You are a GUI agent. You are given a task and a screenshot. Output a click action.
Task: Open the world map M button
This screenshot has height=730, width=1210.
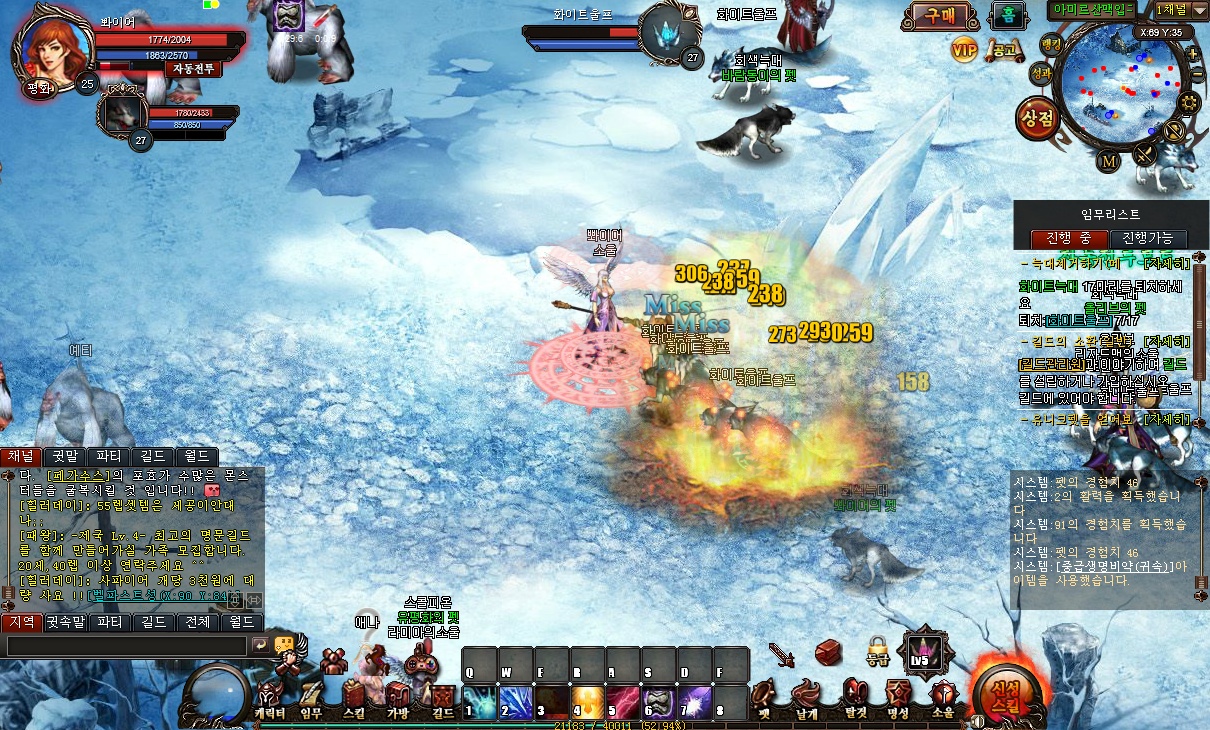coord(1109,161)
